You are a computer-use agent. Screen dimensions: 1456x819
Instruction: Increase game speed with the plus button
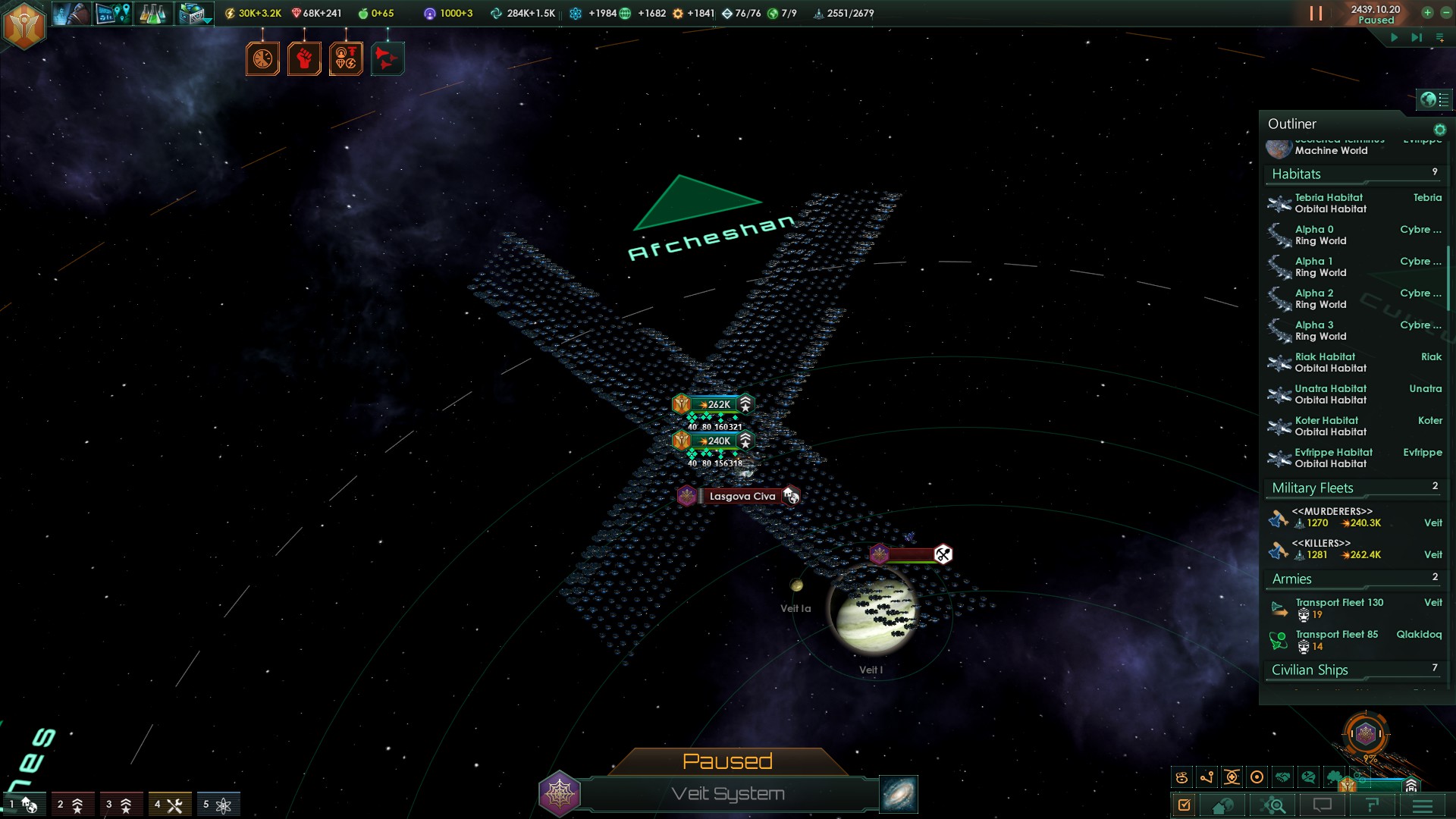[x=1427, y=13]
